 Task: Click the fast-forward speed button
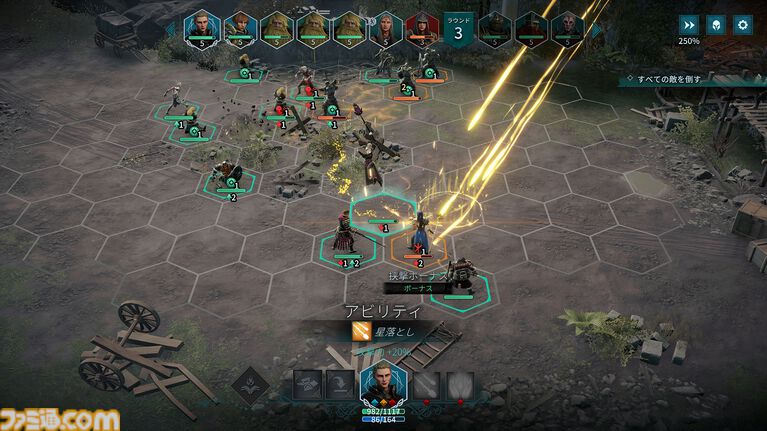click(x=689, y=26)
